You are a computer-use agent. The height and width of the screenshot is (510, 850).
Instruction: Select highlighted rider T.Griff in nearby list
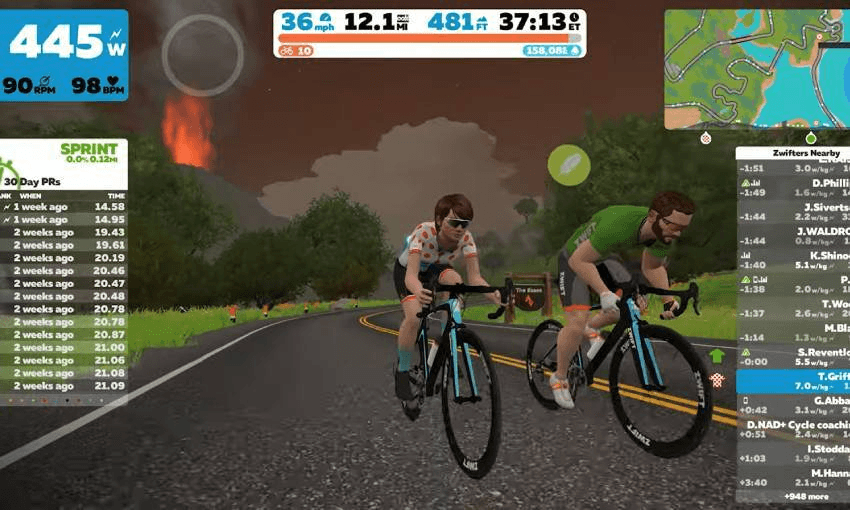pos(793,381)
